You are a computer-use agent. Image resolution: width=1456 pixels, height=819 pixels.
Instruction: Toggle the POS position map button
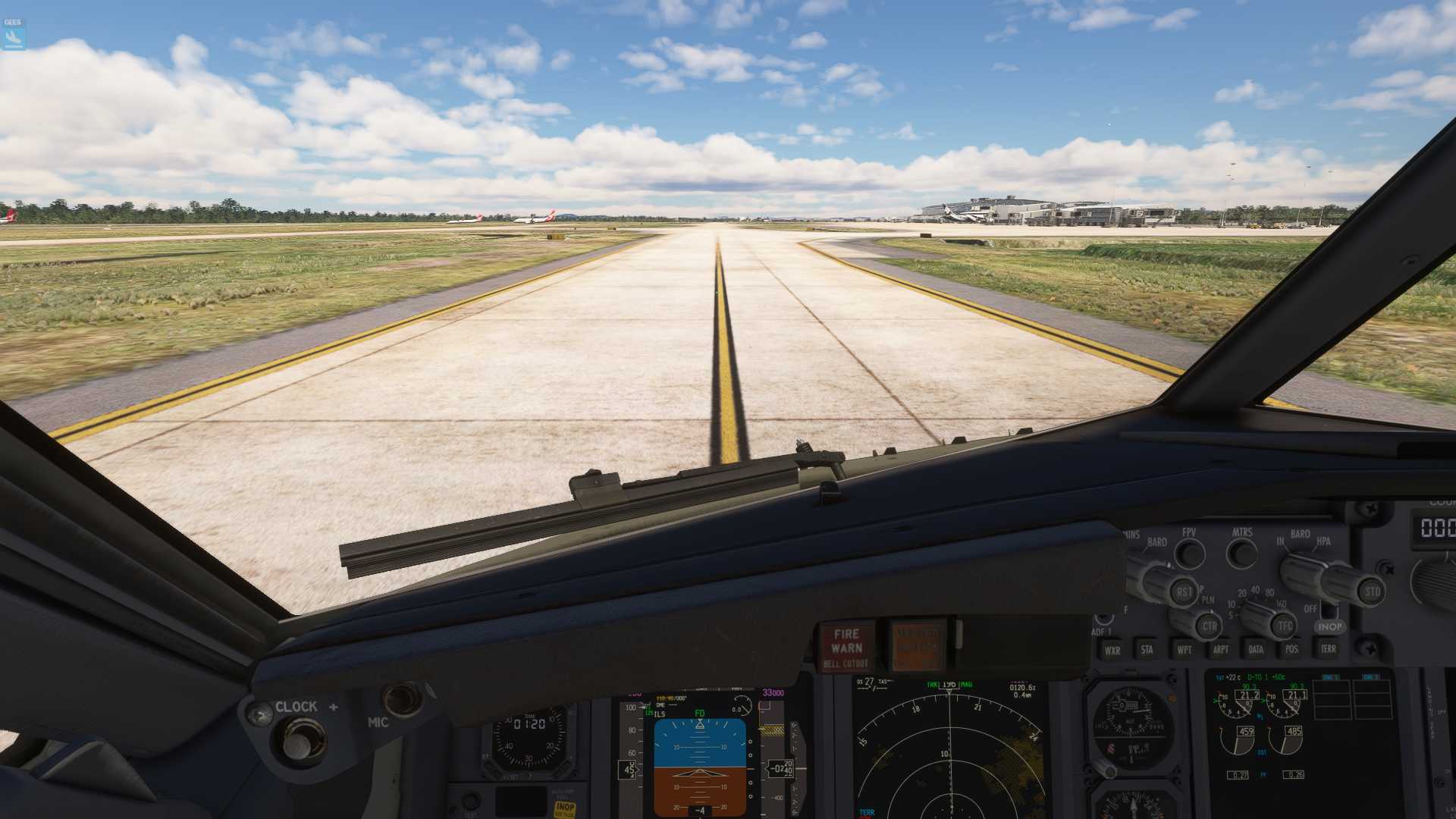[x=1291, y=648]
